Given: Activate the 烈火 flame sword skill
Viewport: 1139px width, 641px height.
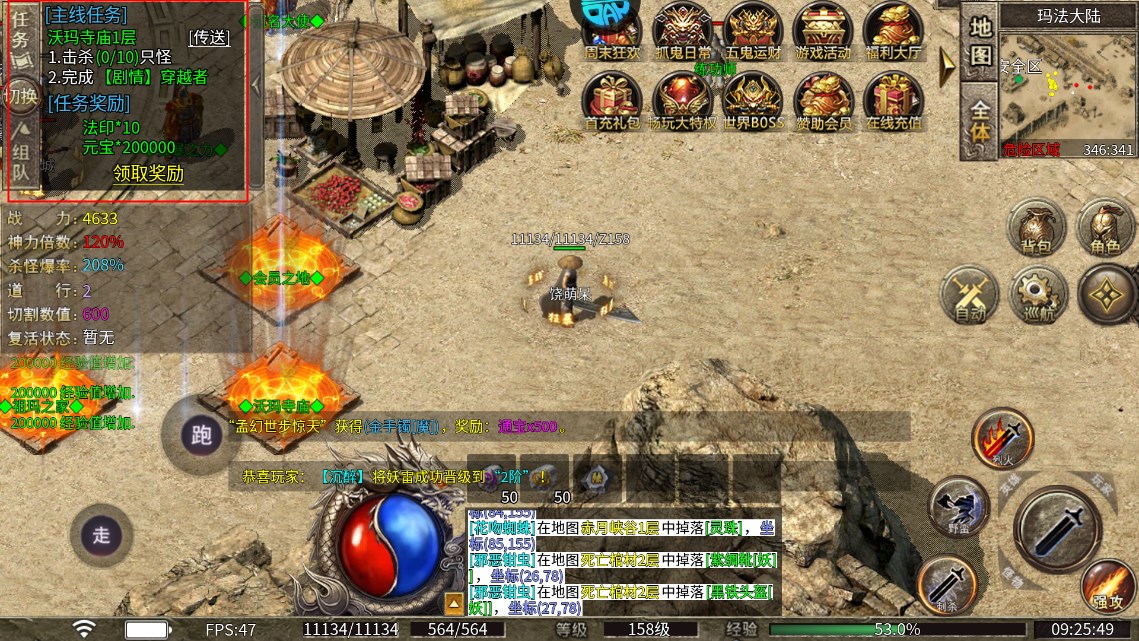Looking at the screenshot, I should [1002, 438].
